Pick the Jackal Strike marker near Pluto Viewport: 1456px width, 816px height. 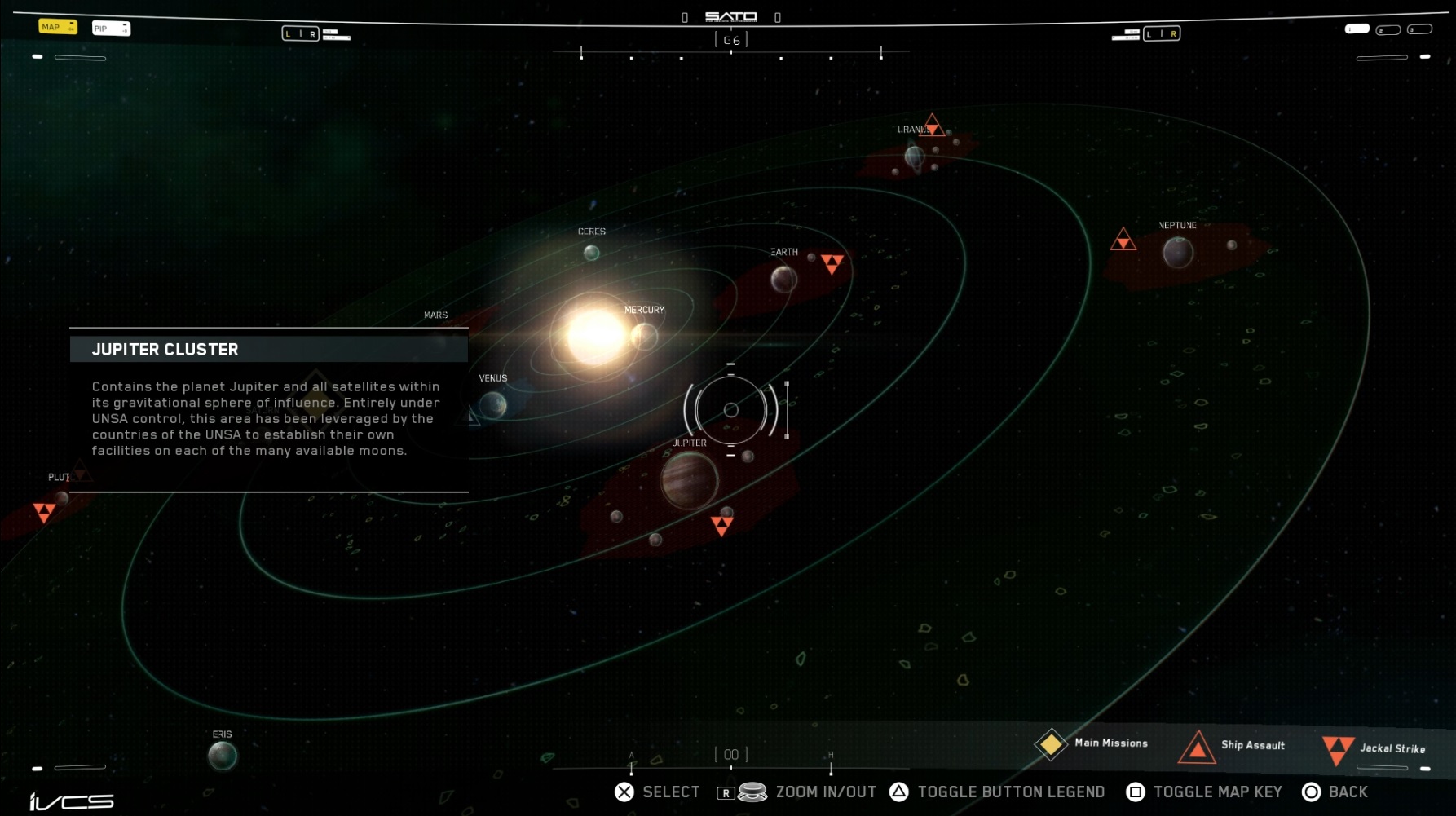click(x=44, y=512)
